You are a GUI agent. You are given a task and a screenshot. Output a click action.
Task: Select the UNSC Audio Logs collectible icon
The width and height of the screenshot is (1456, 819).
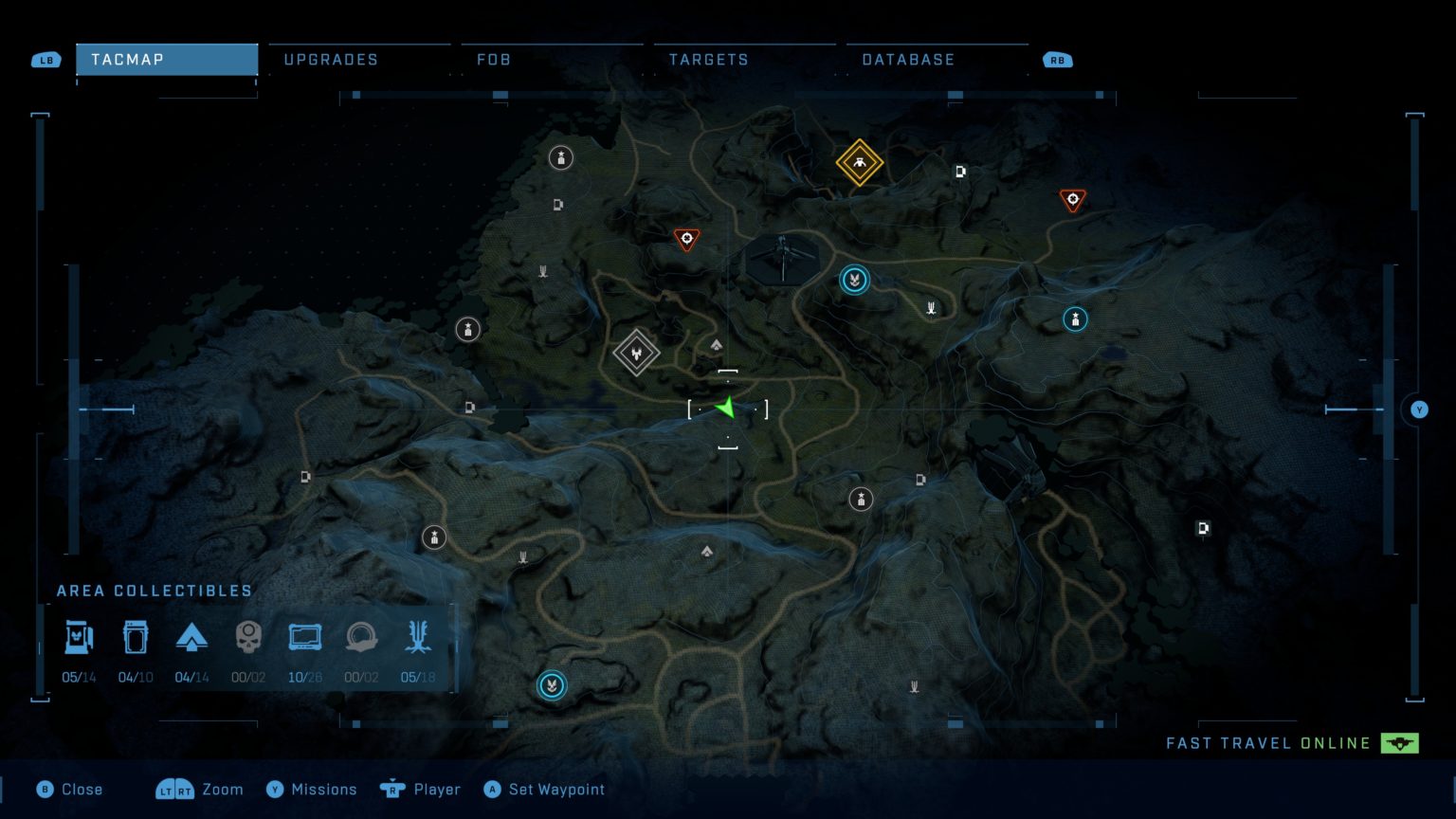point(304,637)
